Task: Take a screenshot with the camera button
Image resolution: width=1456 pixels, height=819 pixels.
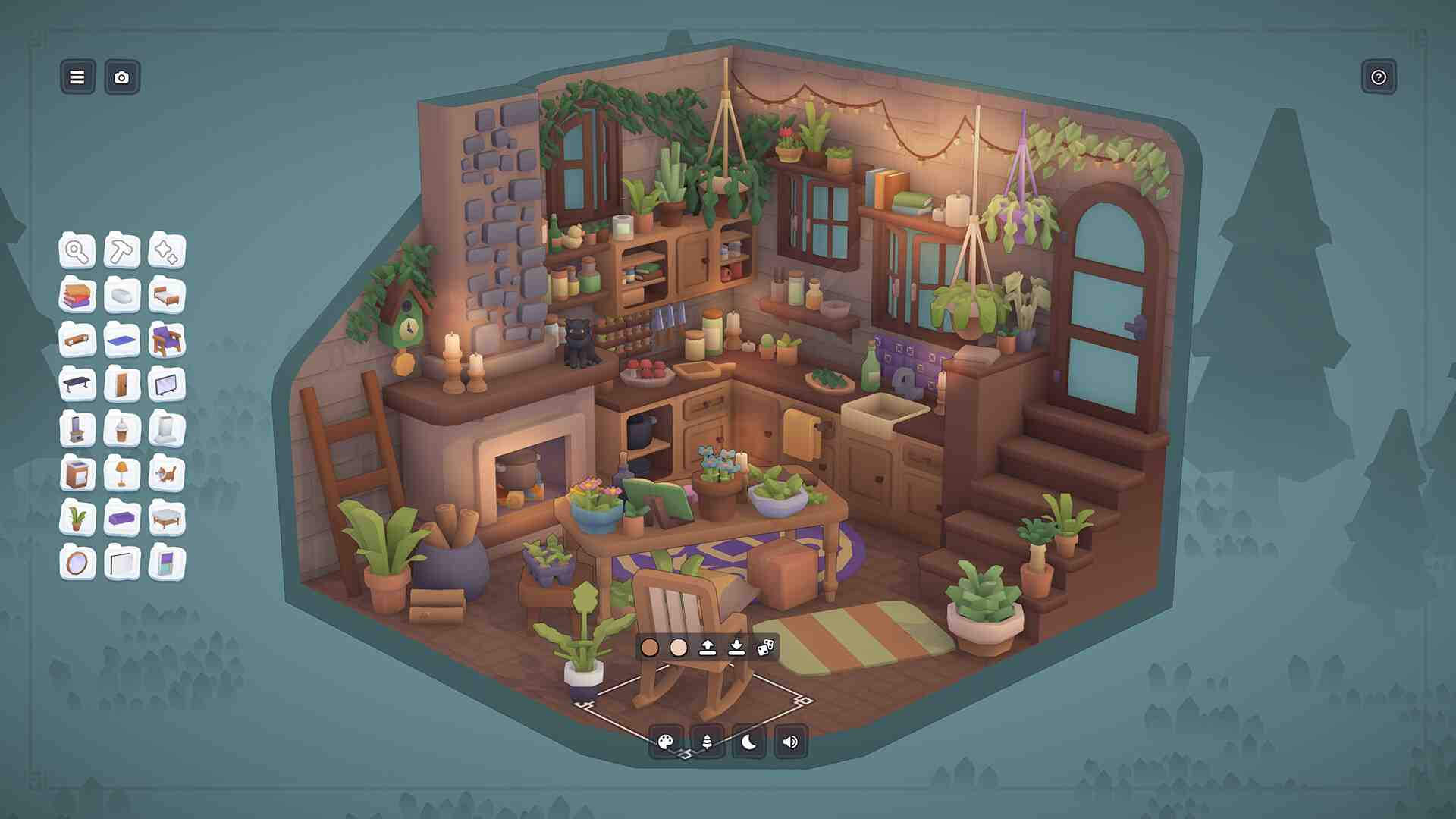Action: (121, 77)
